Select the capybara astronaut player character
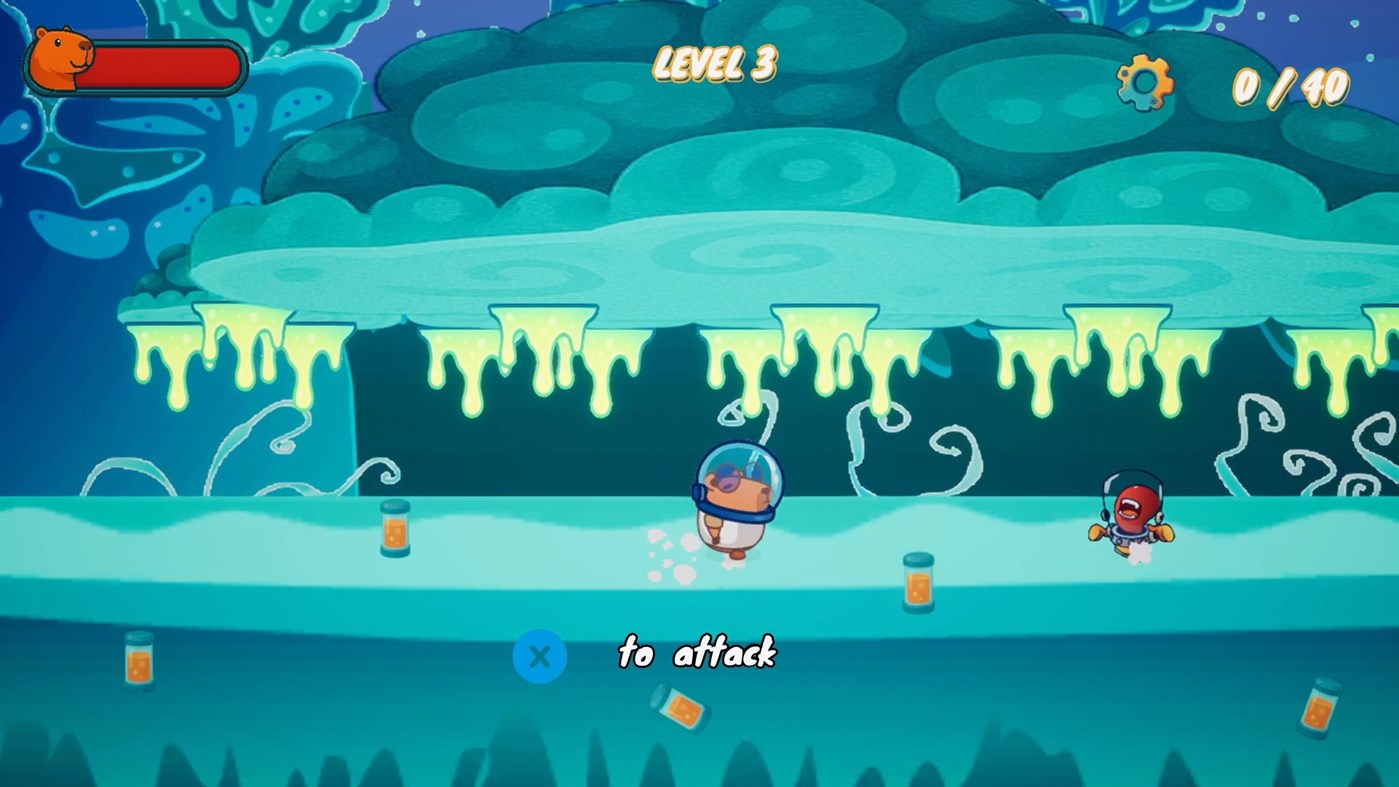 [x=735, y=510]
